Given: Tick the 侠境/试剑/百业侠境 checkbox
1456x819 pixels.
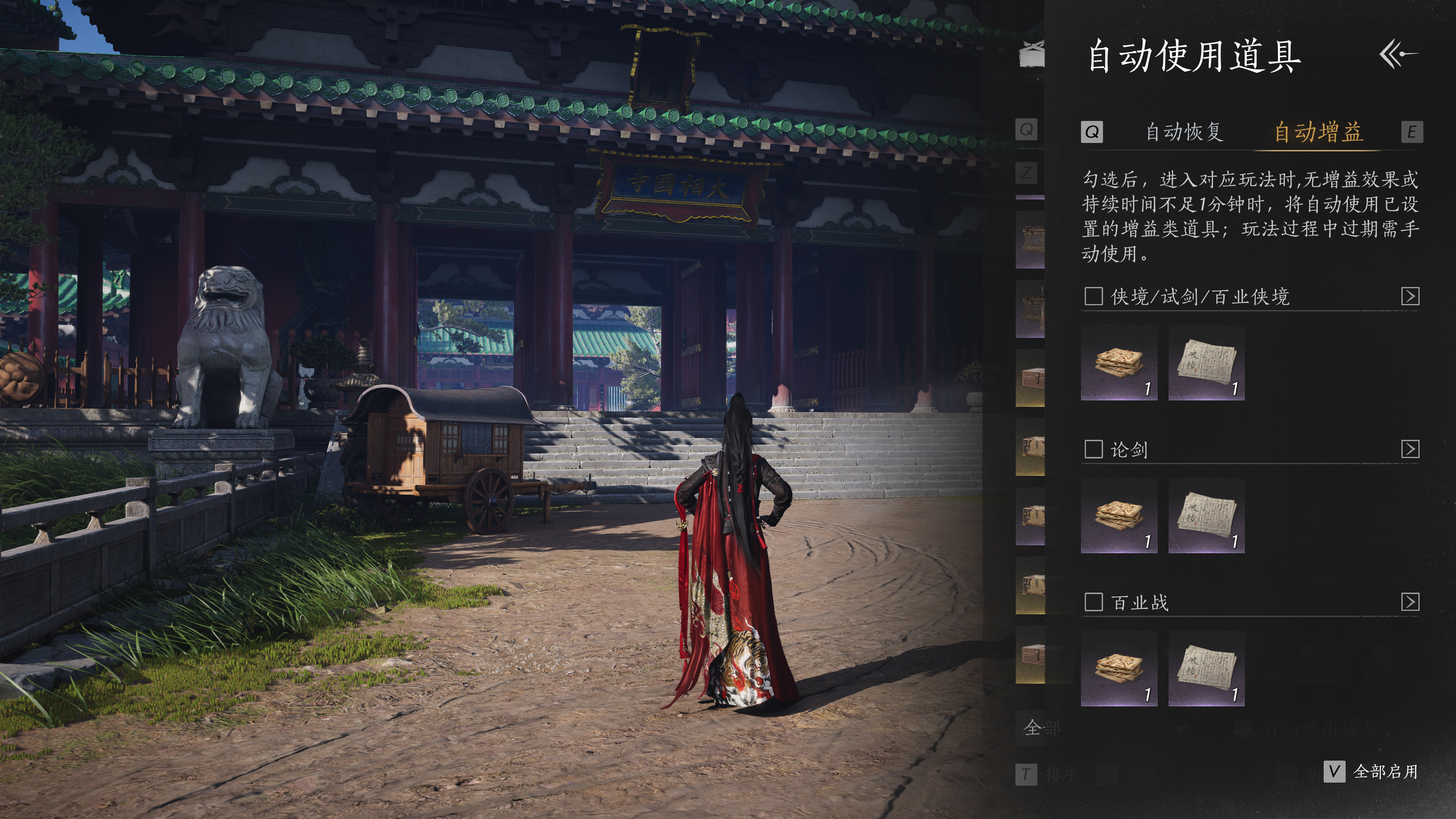Looking at the screenshot, I should click(x=1094, y=296).
